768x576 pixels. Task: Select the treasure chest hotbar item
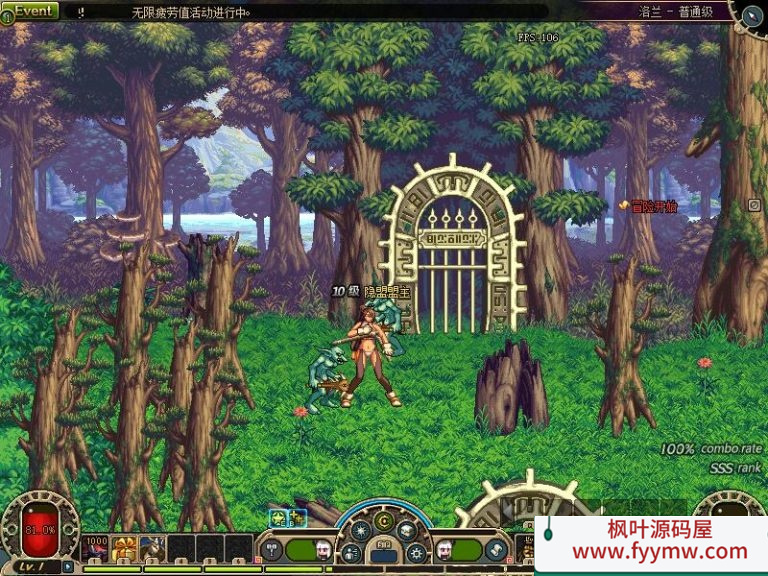tap(125, 548)
